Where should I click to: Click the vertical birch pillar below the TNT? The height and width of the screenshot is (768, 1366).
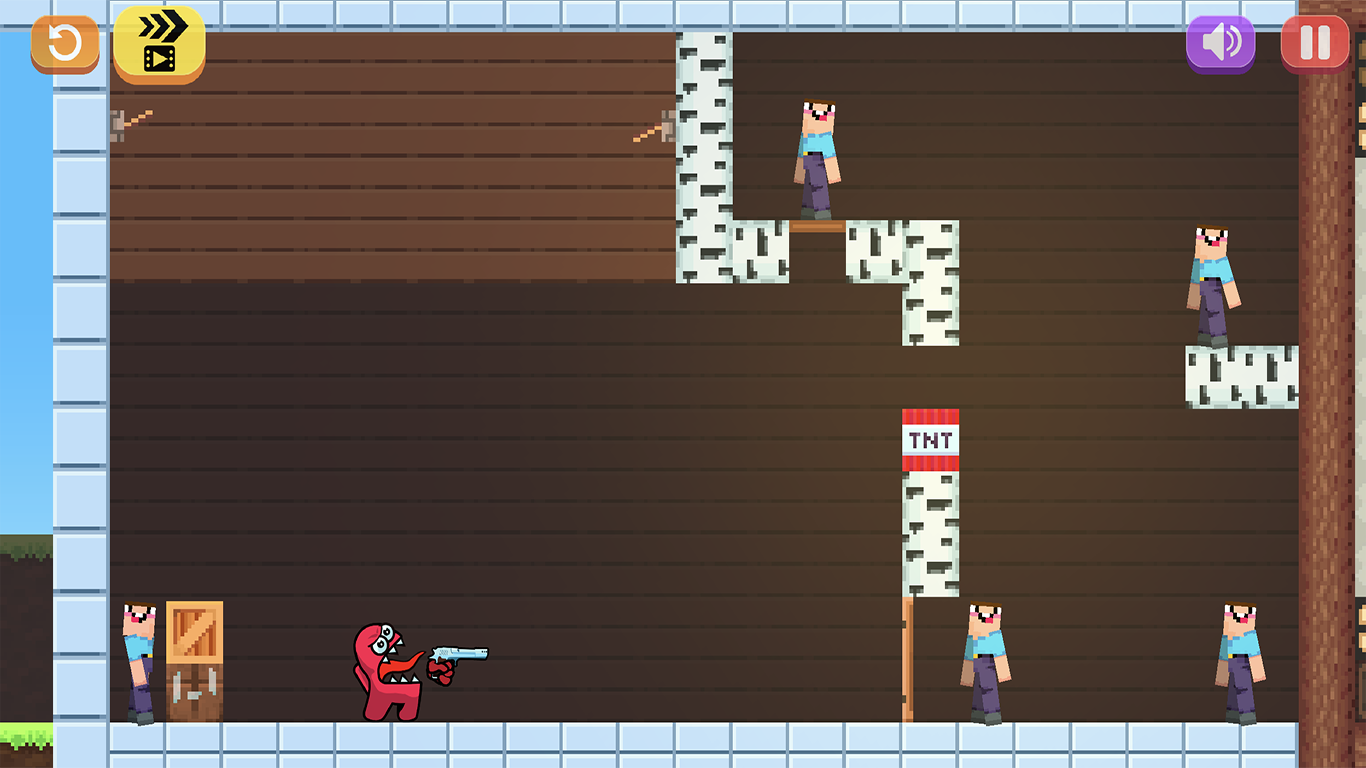coord(930,530)
